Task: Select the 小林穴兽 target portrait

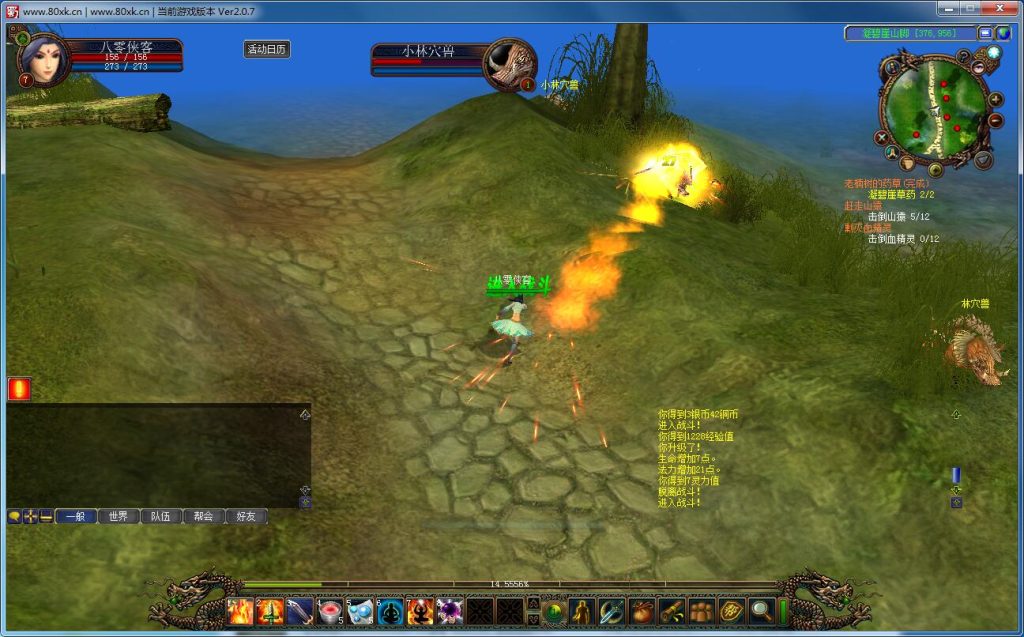Action: click(x=508, y=64)
